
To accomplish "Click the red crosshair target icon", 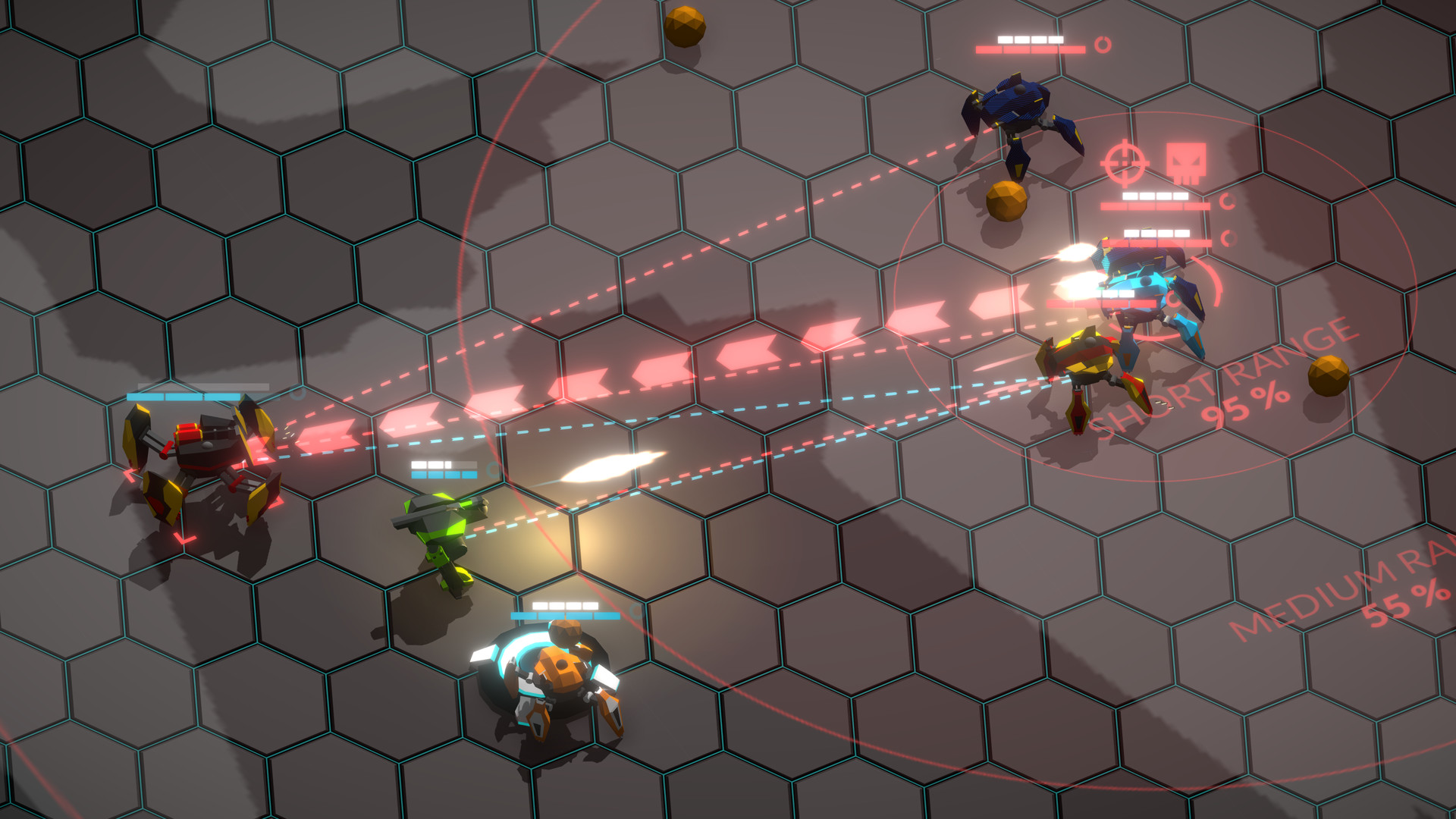I will click(x=1124, y=162).
